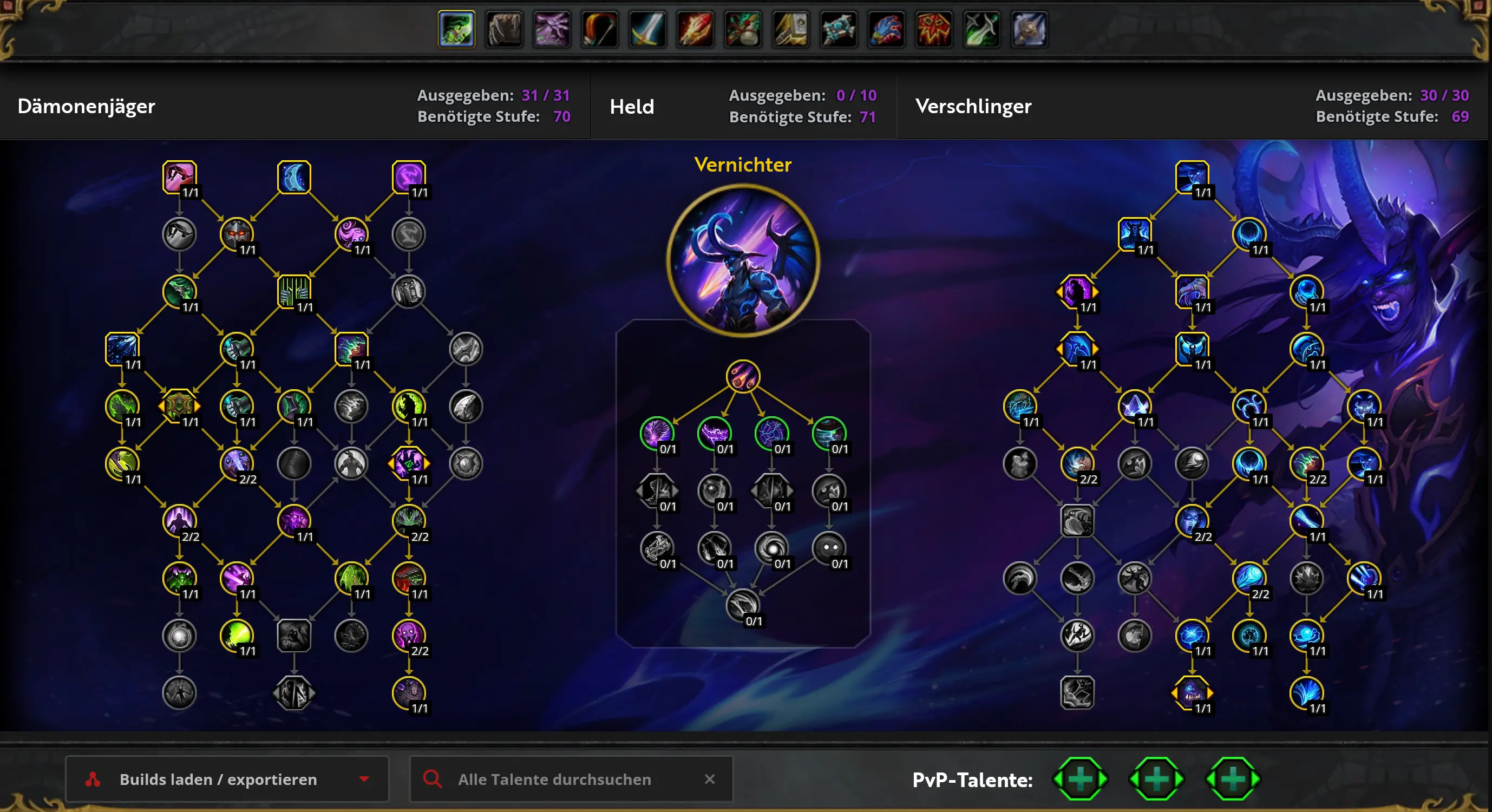Switch to the bow class icon in the top bar
The image size is (1492, 812).
(x=599, y=30)
